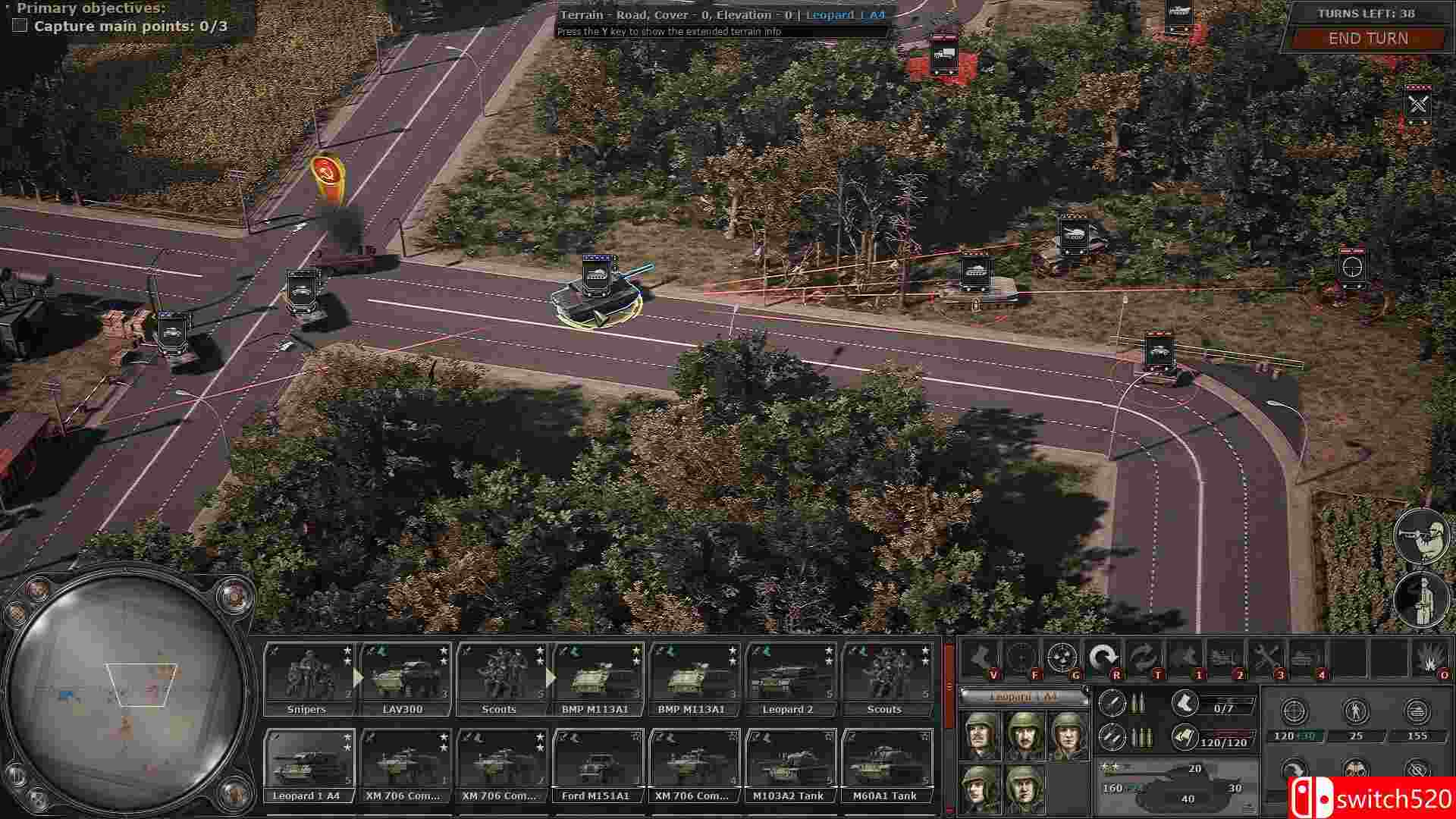Viewport: 1456px width, 819px height.
Task: Select the crosshair accuracy icon in stats panel
Action: coord(1294,712)
